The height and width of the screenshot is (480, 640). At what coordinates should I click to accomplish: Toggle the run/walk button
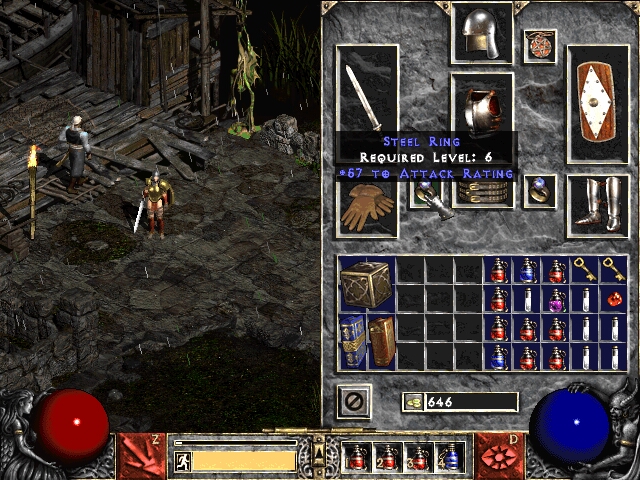pyautogui.click(x=184, y=461)
